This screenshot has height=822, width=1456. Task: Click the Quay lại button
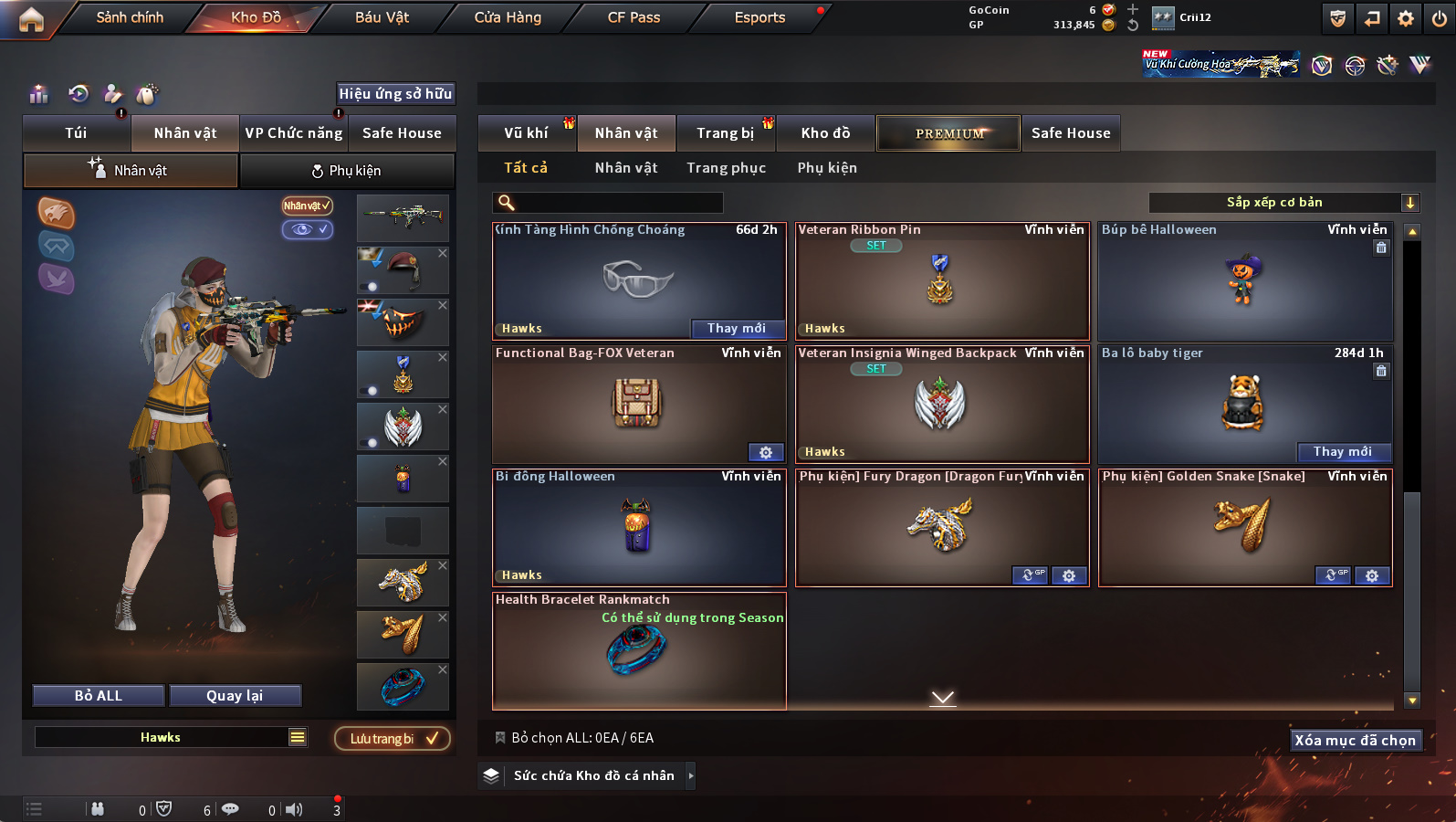click(x=235, y=696)
